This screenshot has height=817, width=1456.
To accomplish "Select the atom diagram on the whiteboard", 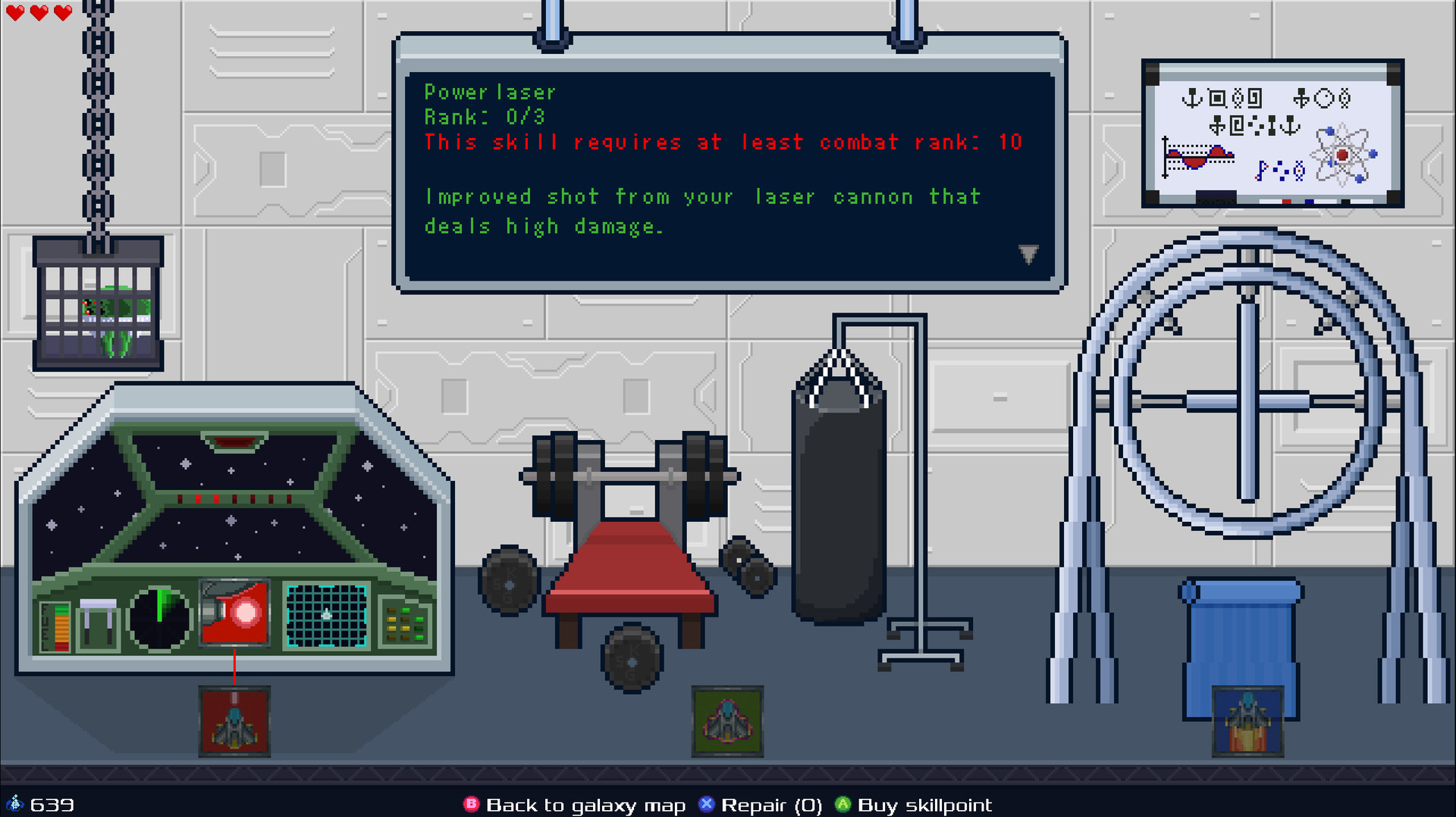I will click(1342, 156).
